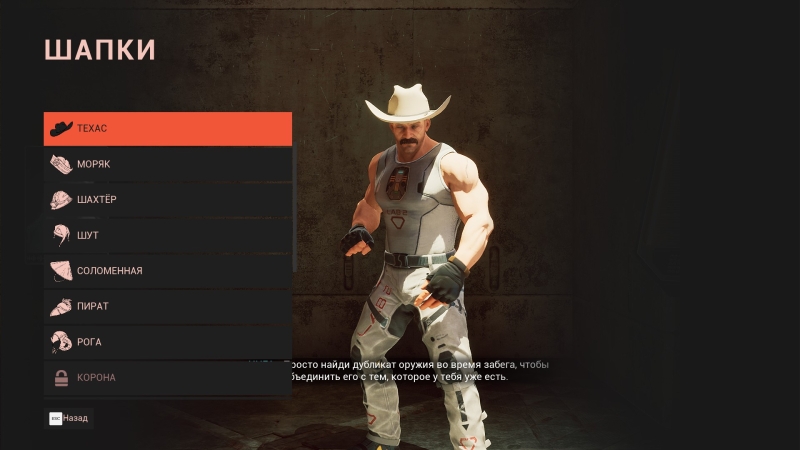Pick the ШАХТЁР miner hat

pos(167,200)
